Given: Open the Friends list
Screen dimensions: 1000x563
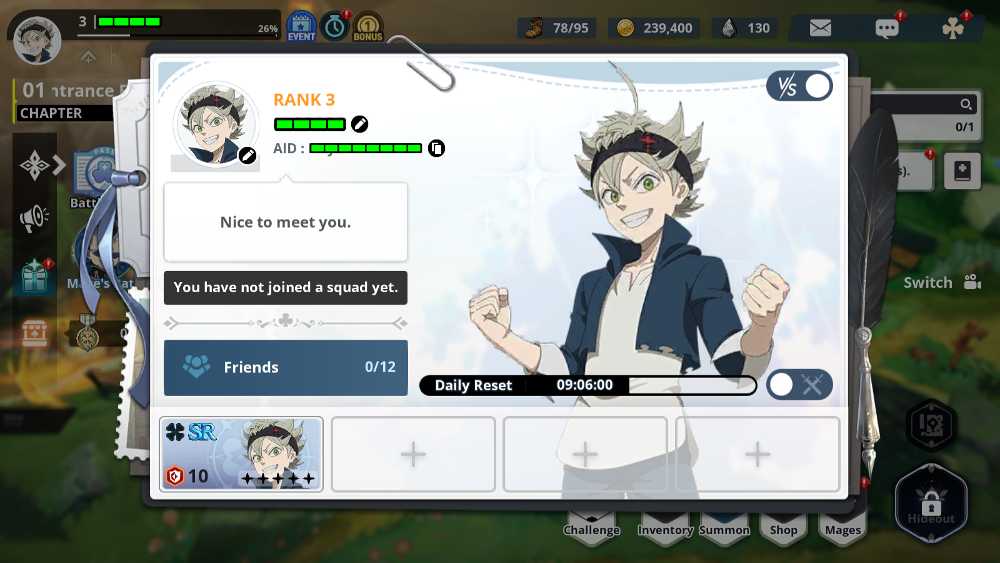Looking at the screenshot, I should pos(286,367).
